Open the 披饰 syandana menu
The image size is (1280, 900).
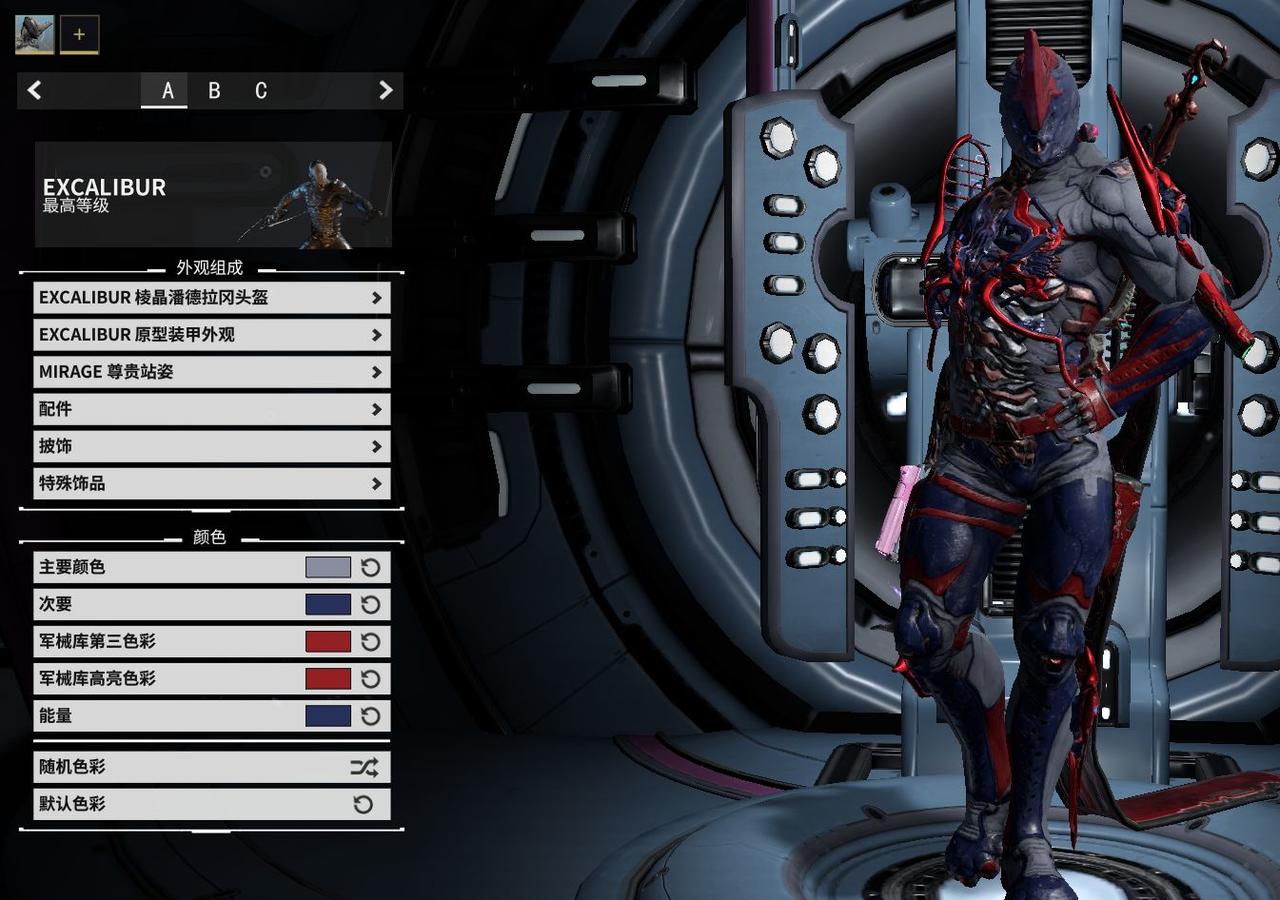211,446
